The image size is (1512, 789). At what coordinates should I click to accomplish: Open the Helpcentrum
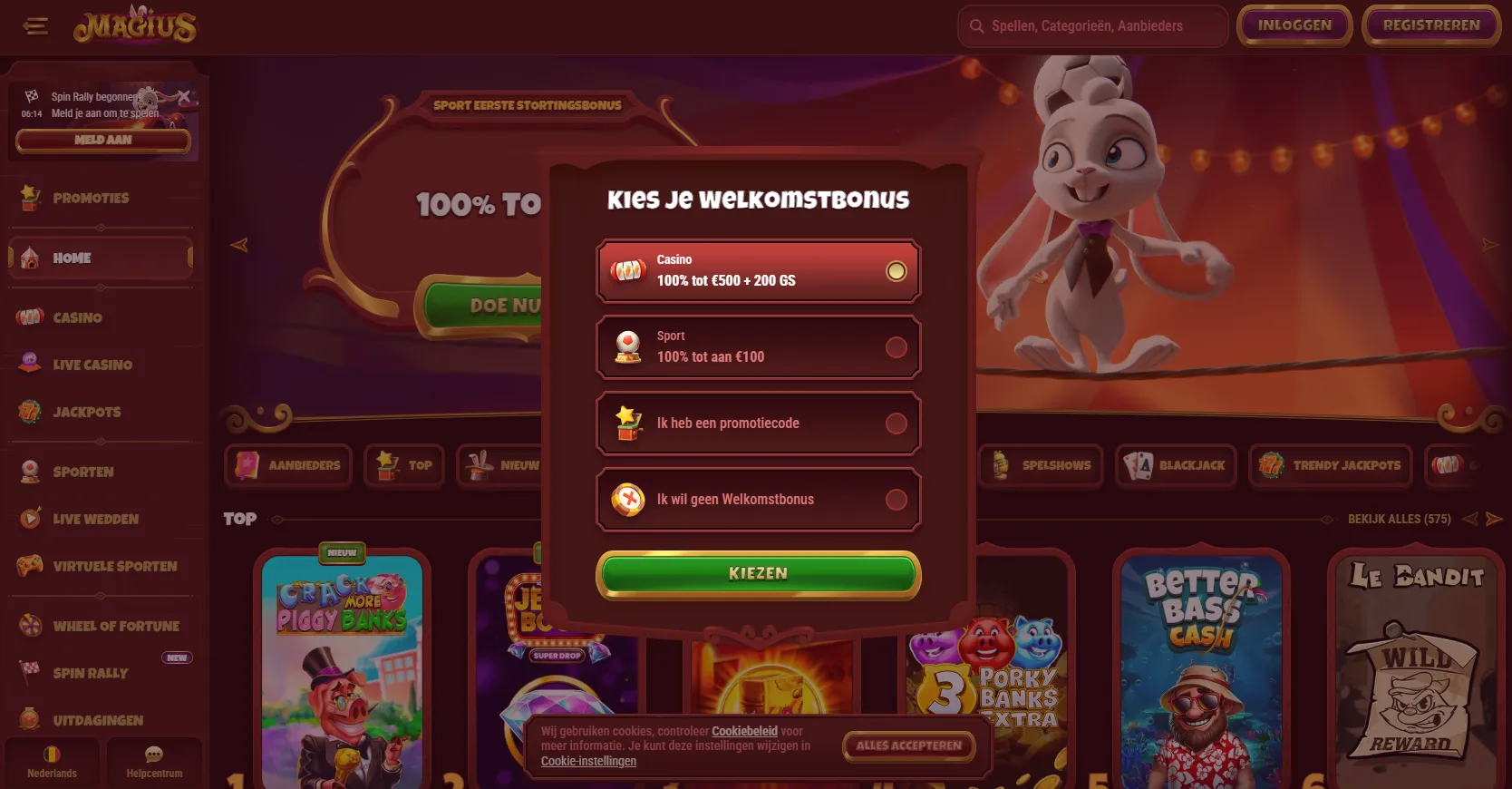coord(154,762)
